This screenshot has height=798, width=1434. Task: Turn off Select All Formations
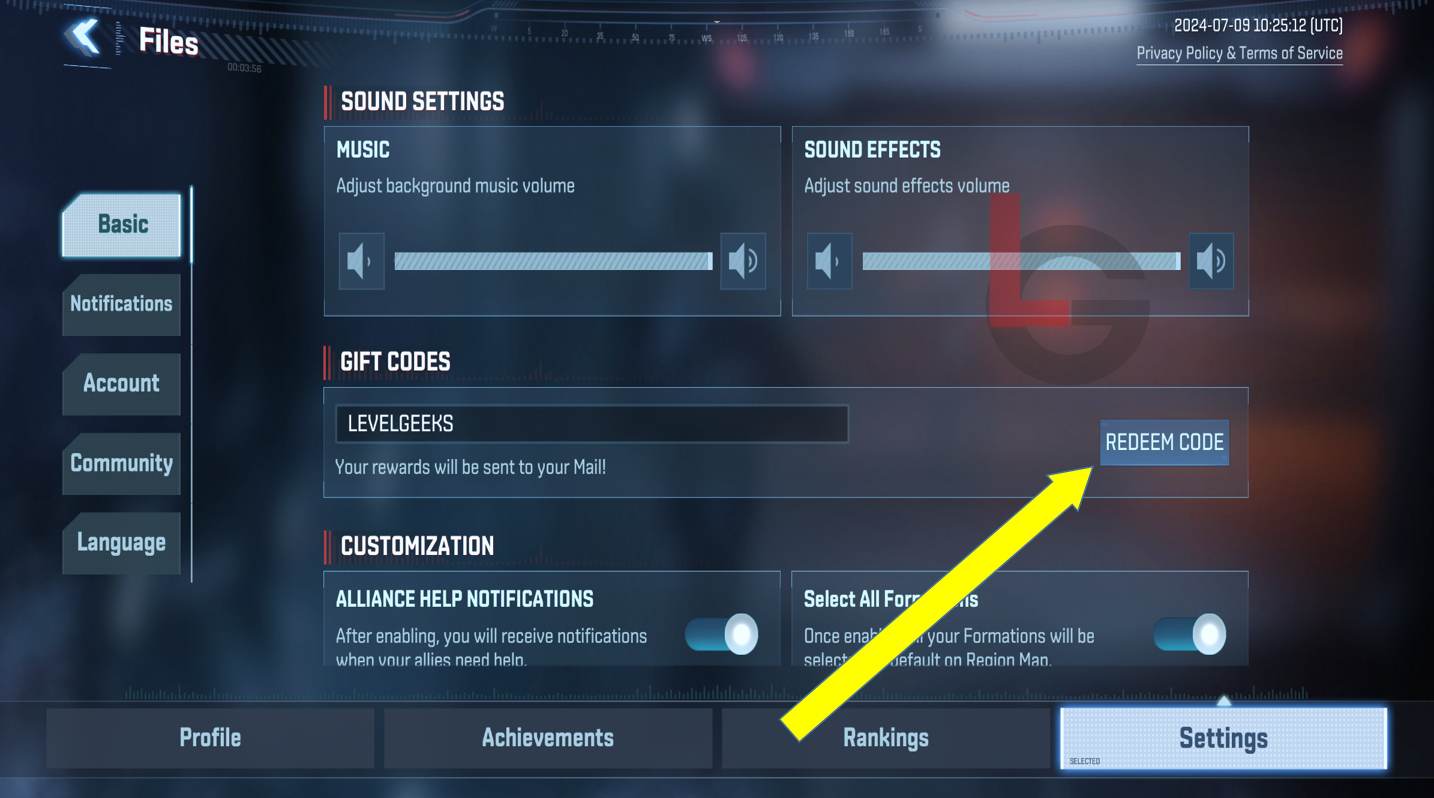click(x=1189, y=635)
